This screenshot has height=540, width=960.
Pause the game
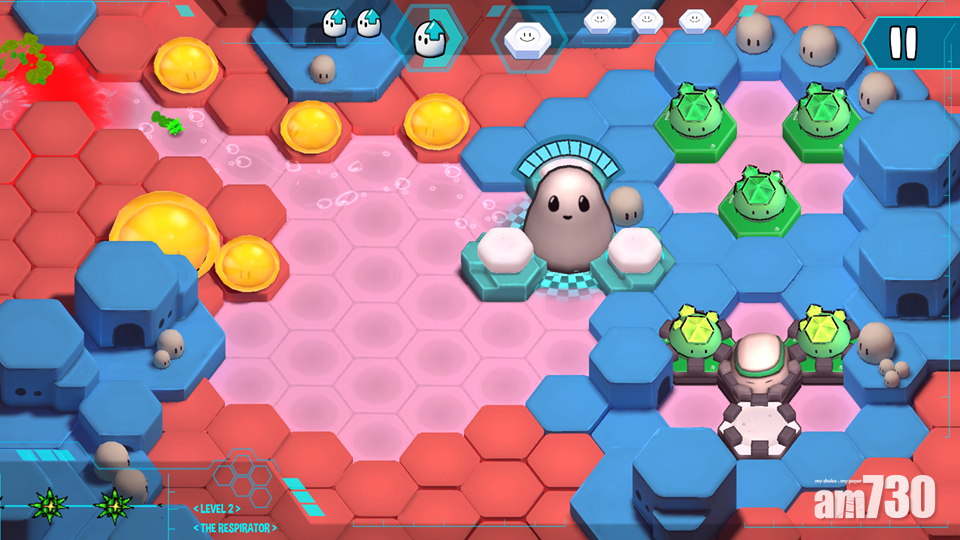pos(903,43)
